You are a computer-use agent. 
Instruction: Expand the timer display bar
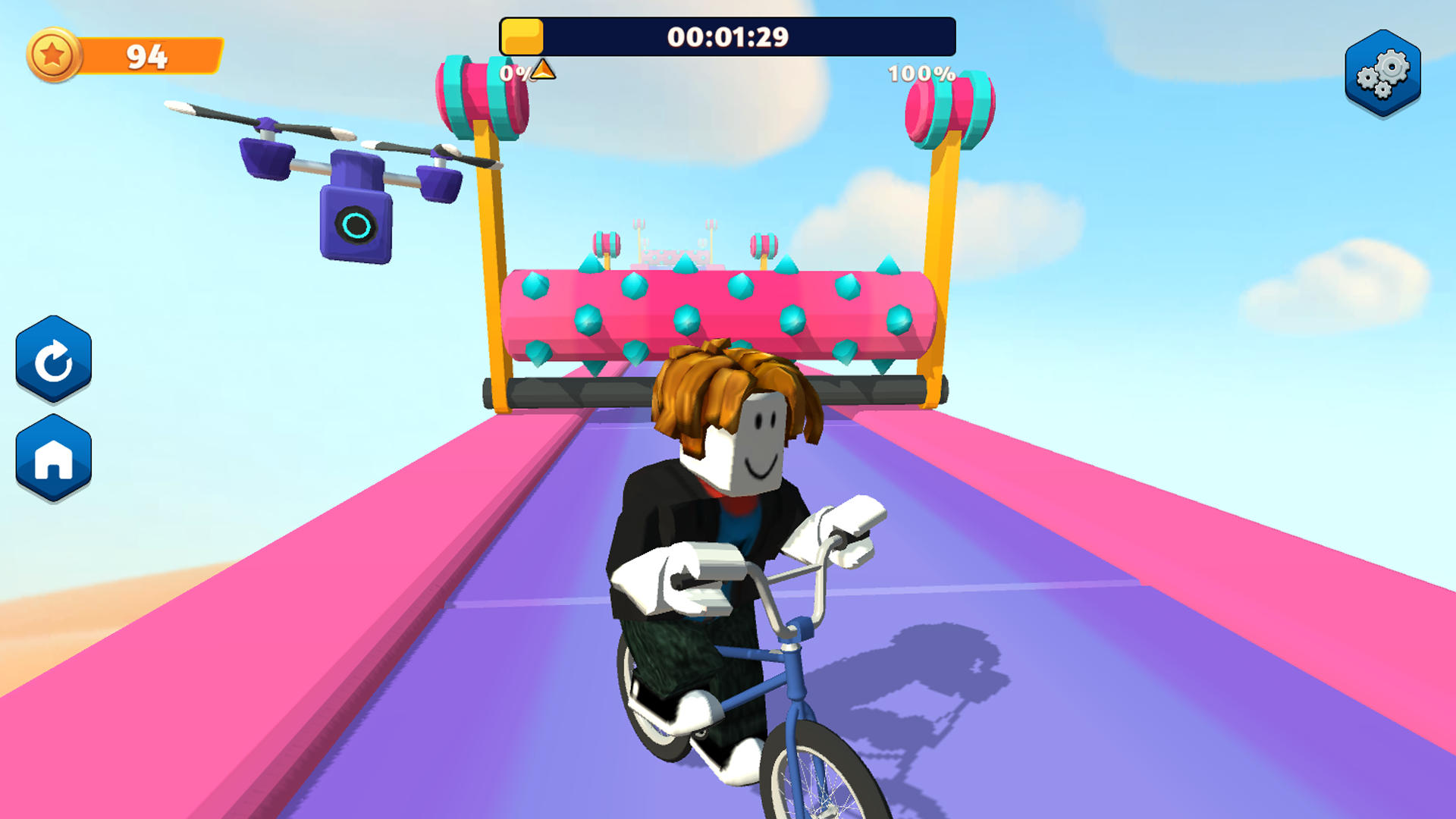click(728, 34)
